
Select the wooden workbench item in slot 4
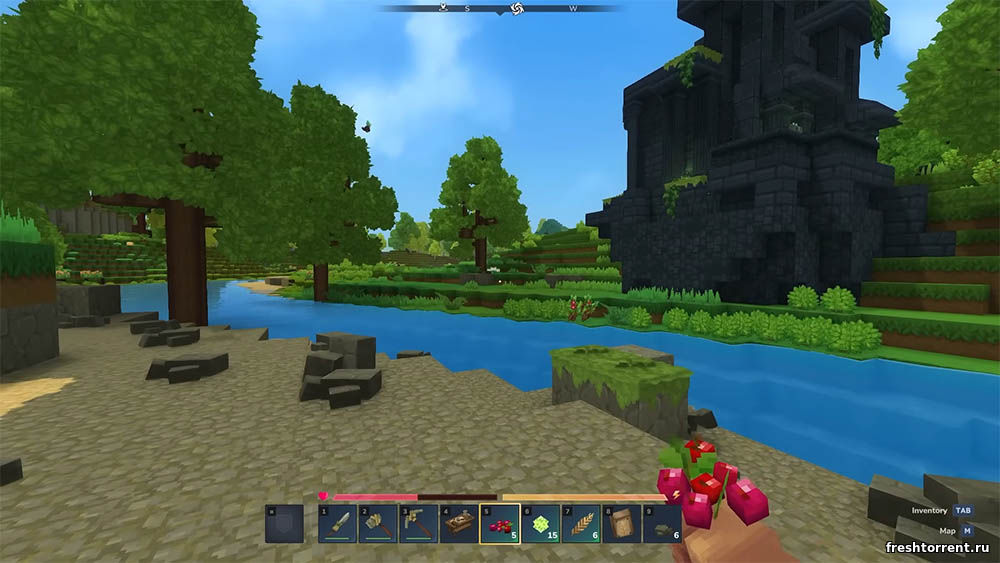pyautogui.click(x=459, y=524)
